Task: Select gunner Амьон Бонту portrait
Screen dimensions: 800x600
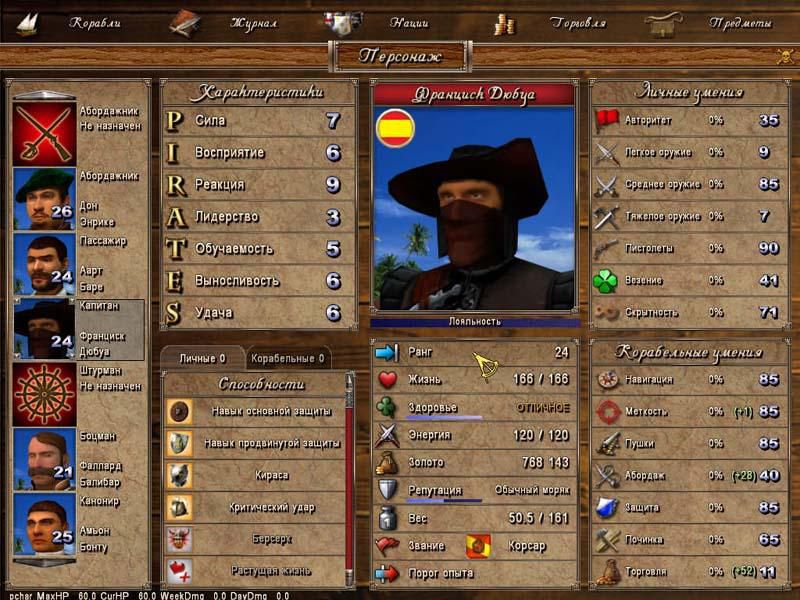Action: (44, 524)
